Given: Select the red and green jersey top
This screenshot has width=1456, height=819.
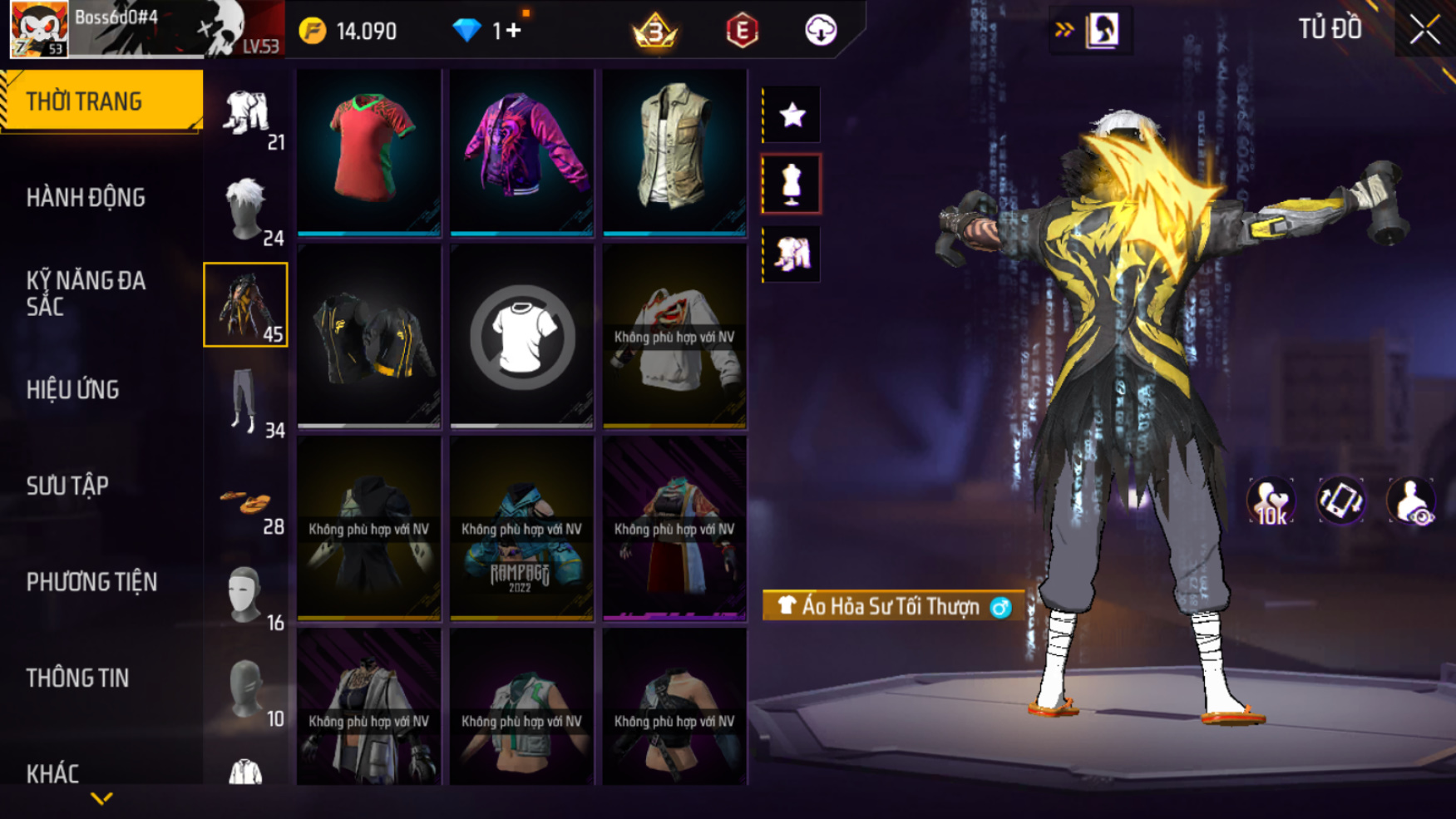Looking at the screenshot, I should (x=369, y=150).
